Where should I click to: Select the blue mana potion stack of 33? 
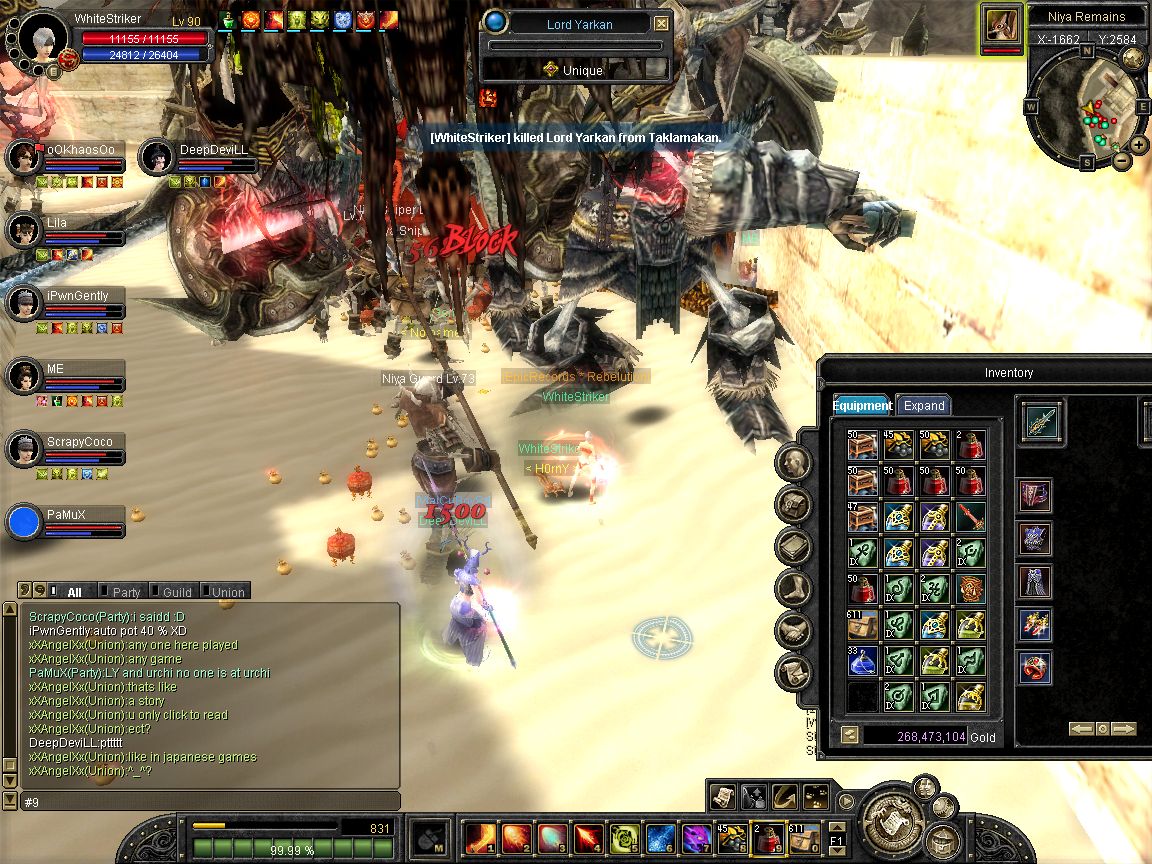pyautogui.click(x=863, y=659)
